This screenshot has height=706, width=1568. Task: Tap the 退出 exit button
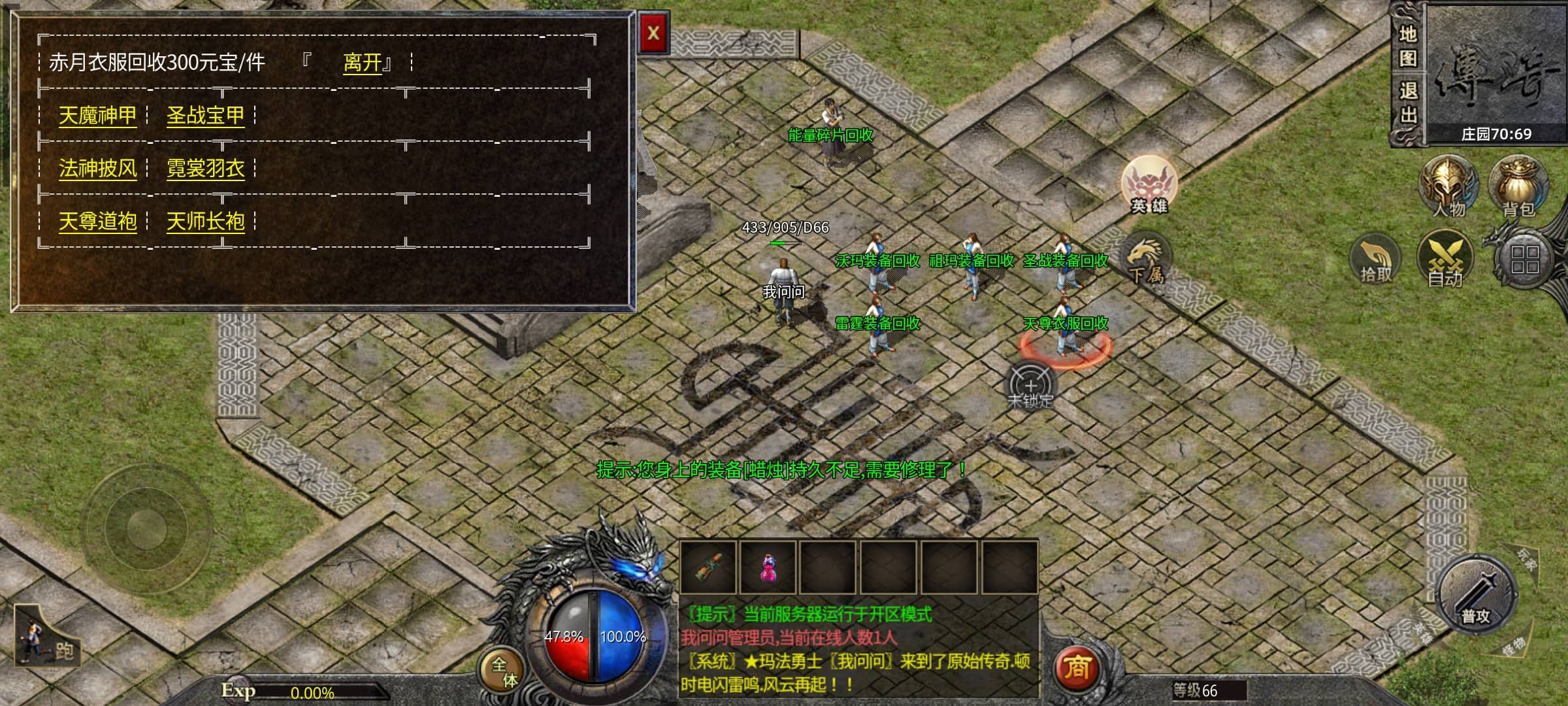[1408, 103]
